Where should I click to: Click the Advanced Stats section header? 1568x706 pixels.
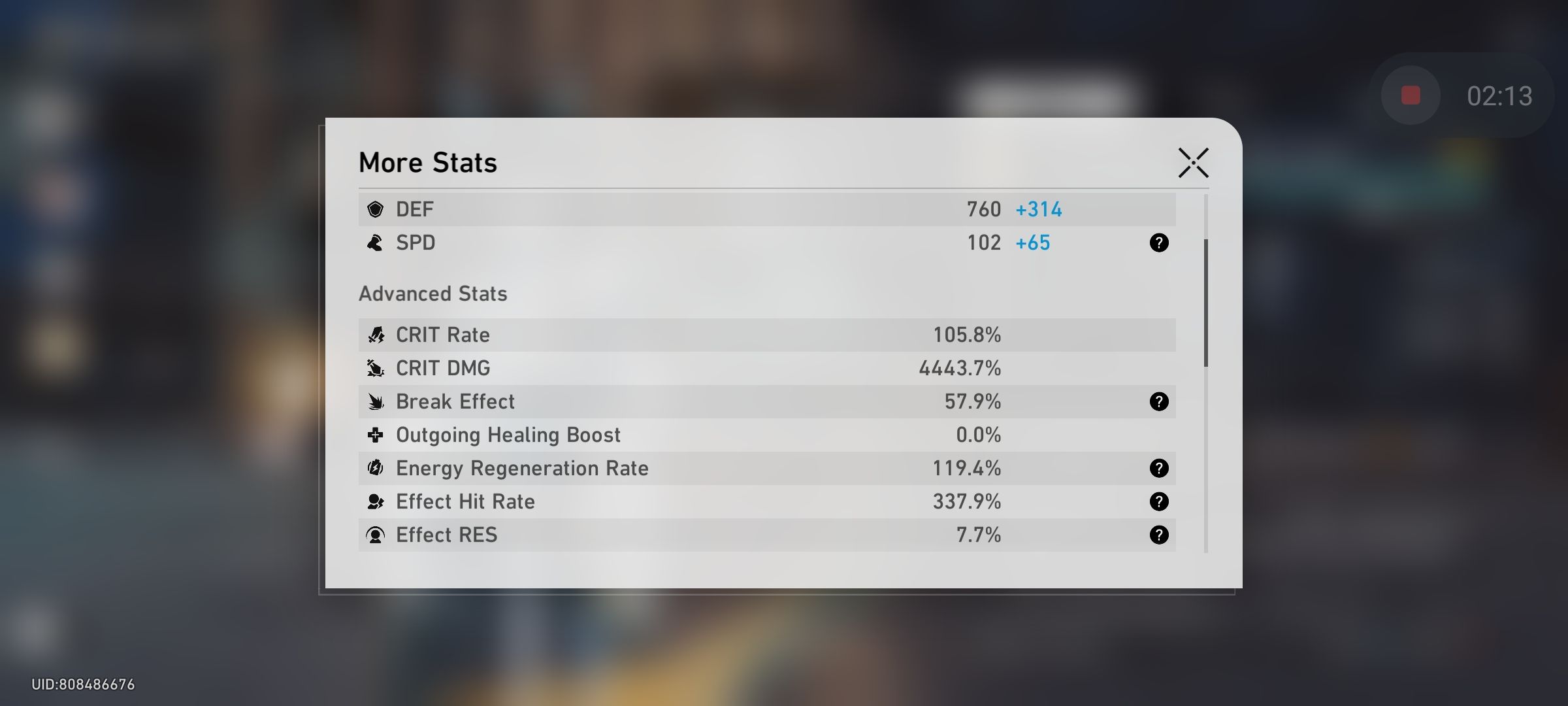[x=433, y=294]
